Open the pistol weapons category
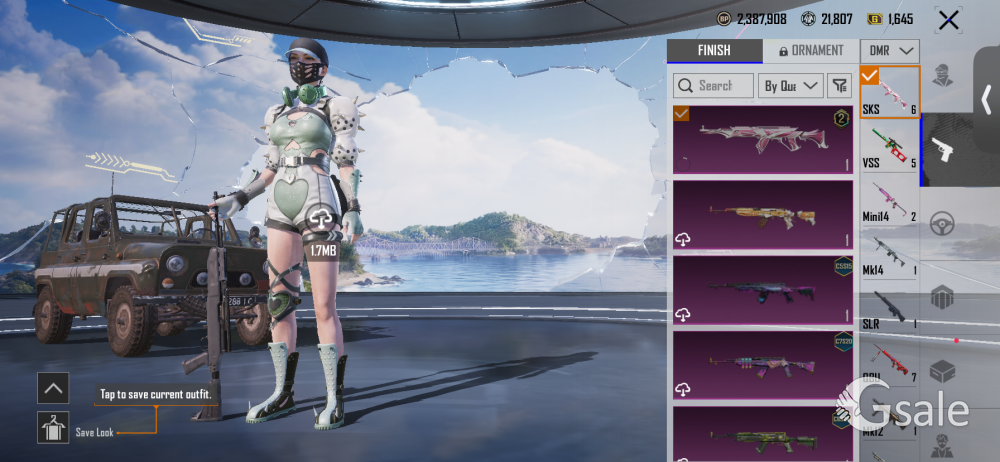1000x462 pixels. click(943, 149)
